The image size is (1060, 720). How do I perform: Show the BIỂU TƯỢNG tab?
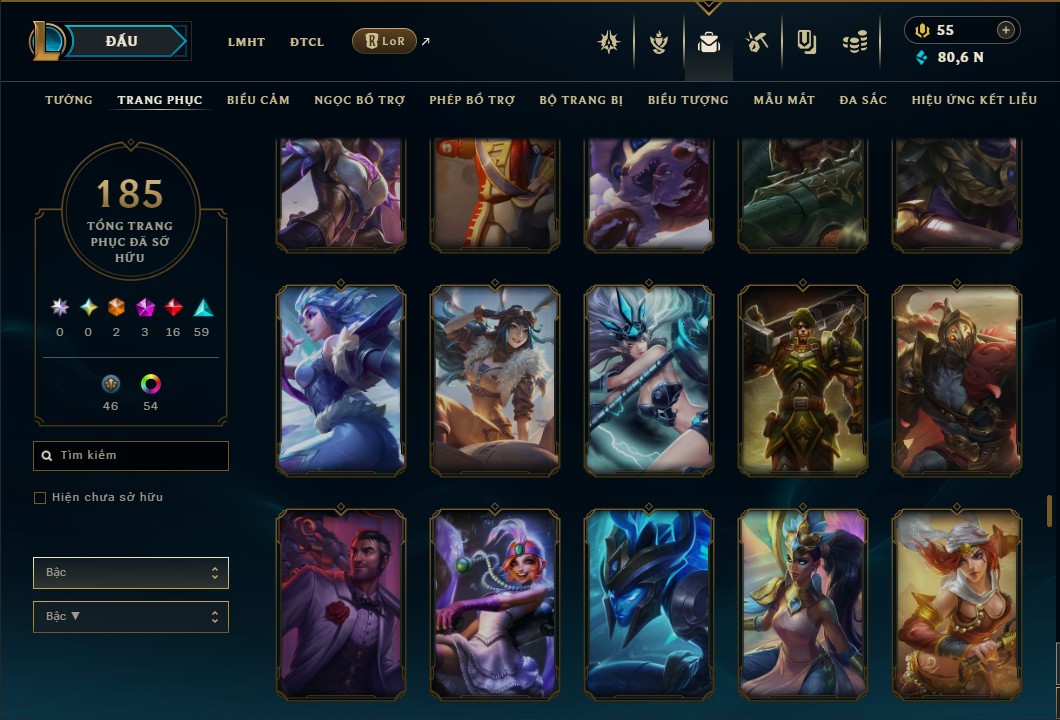pyautogui.click(x=688, y=100)
